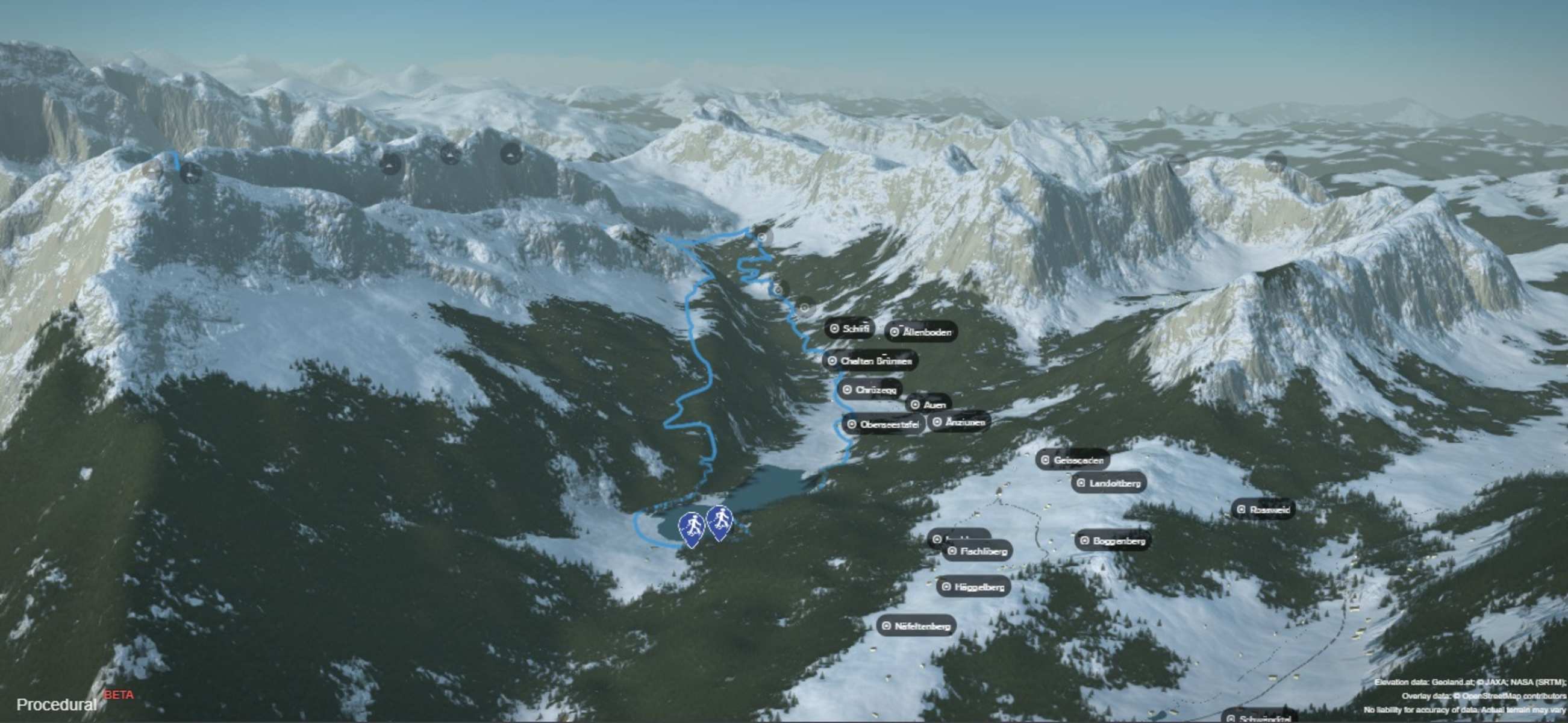1568x723 pixels.
Task: Choose the Landoltberg place label
Action: [1108, 483]
